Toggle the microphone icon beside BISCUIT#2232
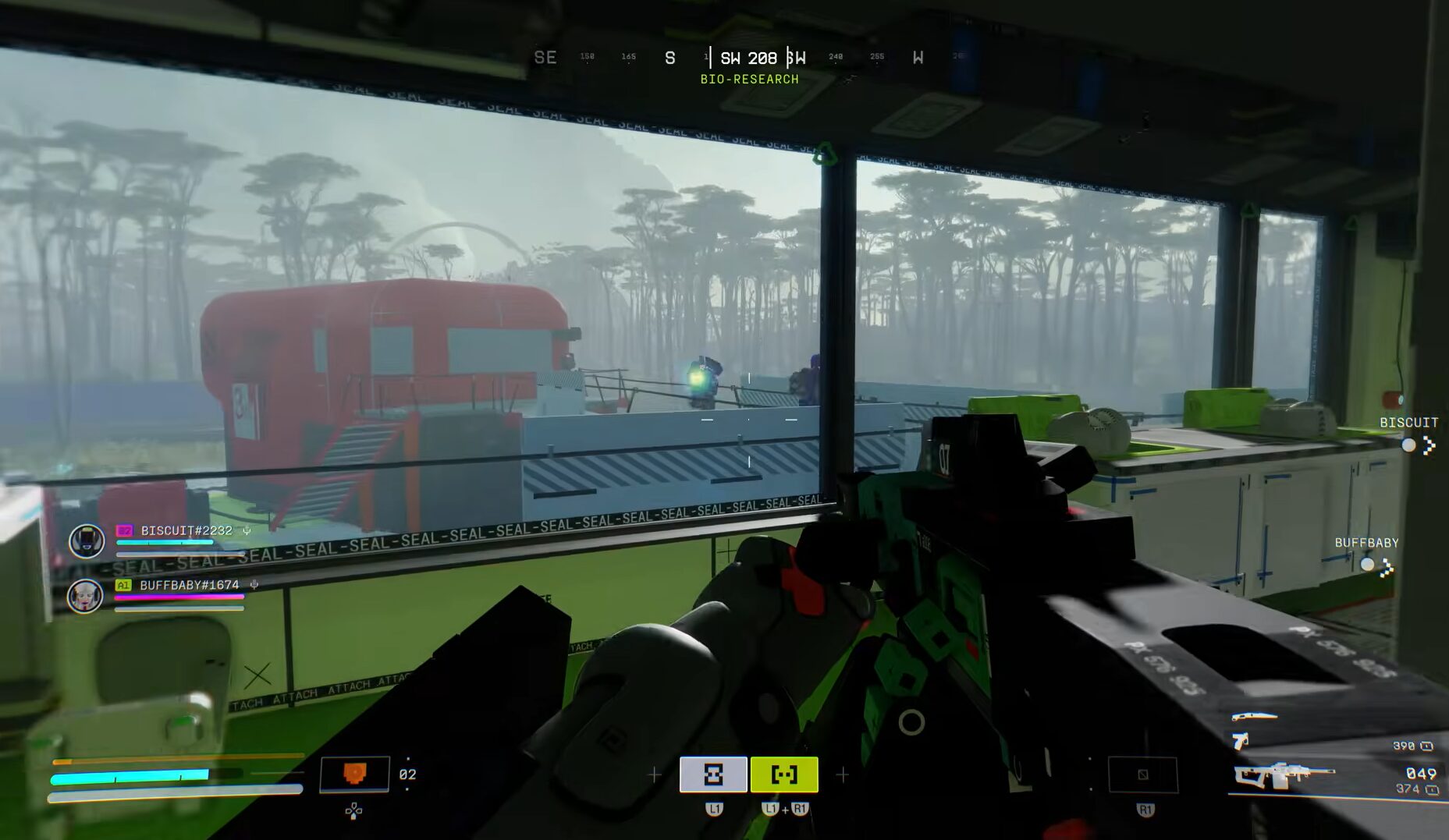The image size is (1449, 840). [247, 530]
